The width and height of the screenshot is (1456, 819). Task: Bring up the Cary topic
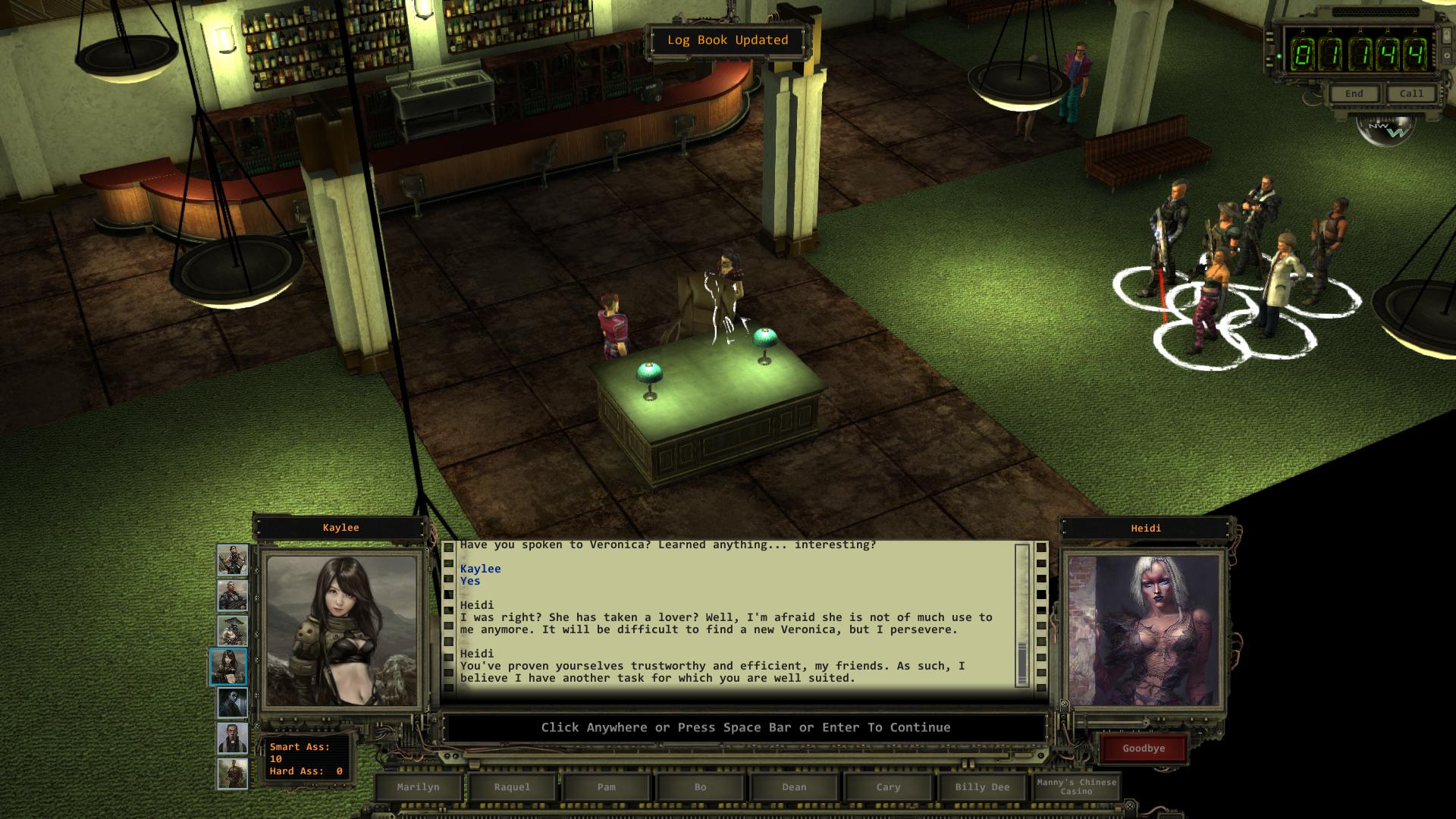tap(888, 787)
